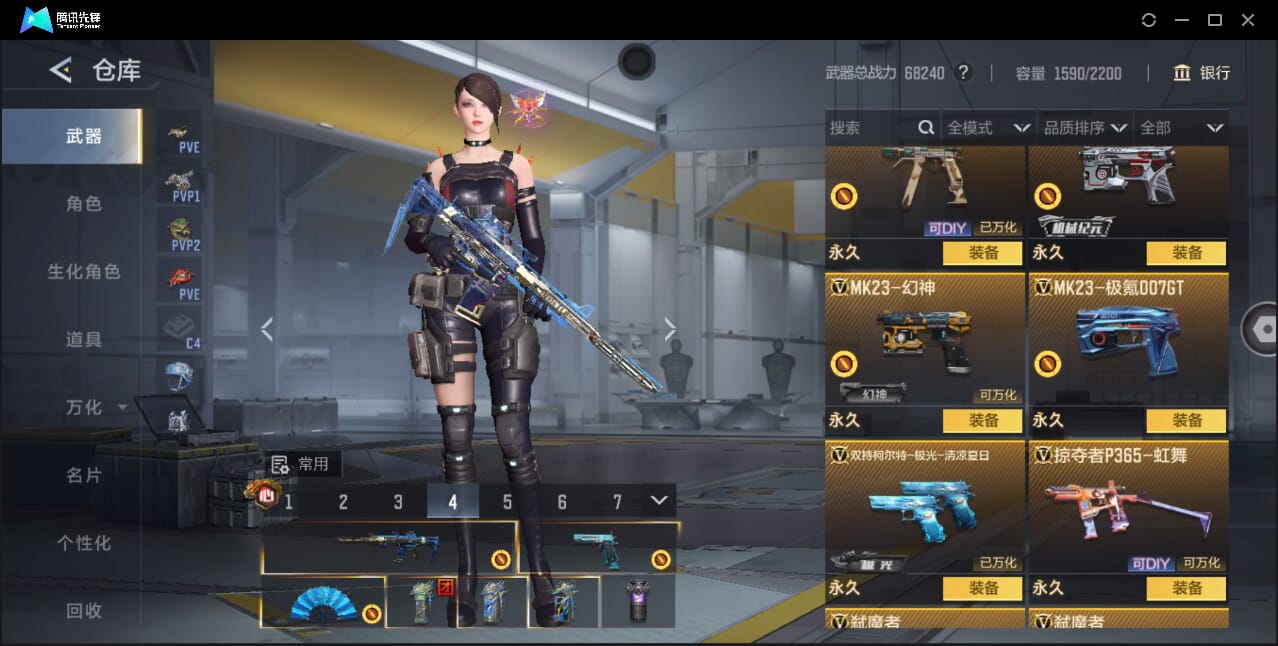Open the 角色 tab

(83, 204)
